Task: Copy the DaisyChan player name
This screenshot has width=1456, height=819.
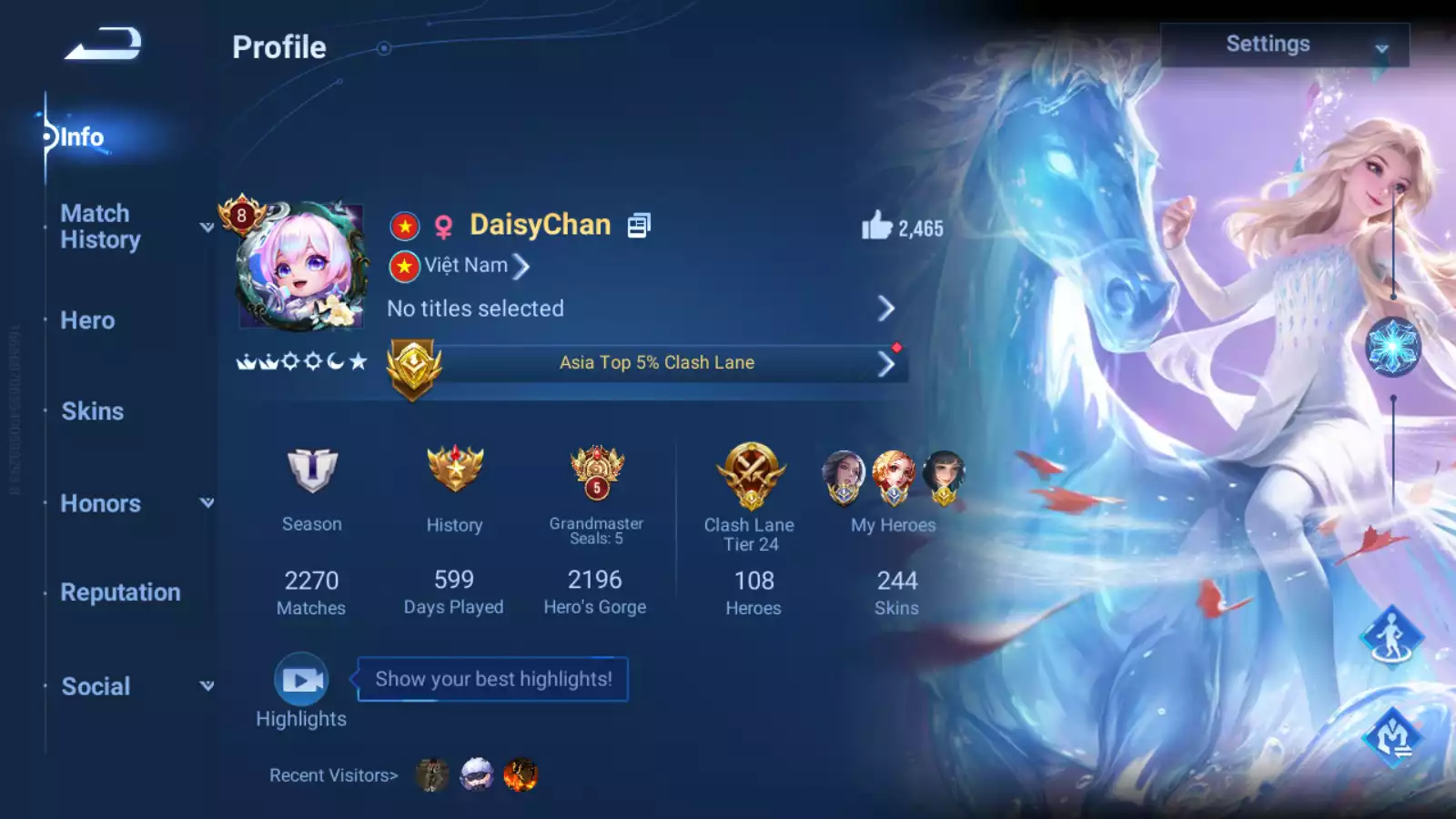Action: pos(639,225)
